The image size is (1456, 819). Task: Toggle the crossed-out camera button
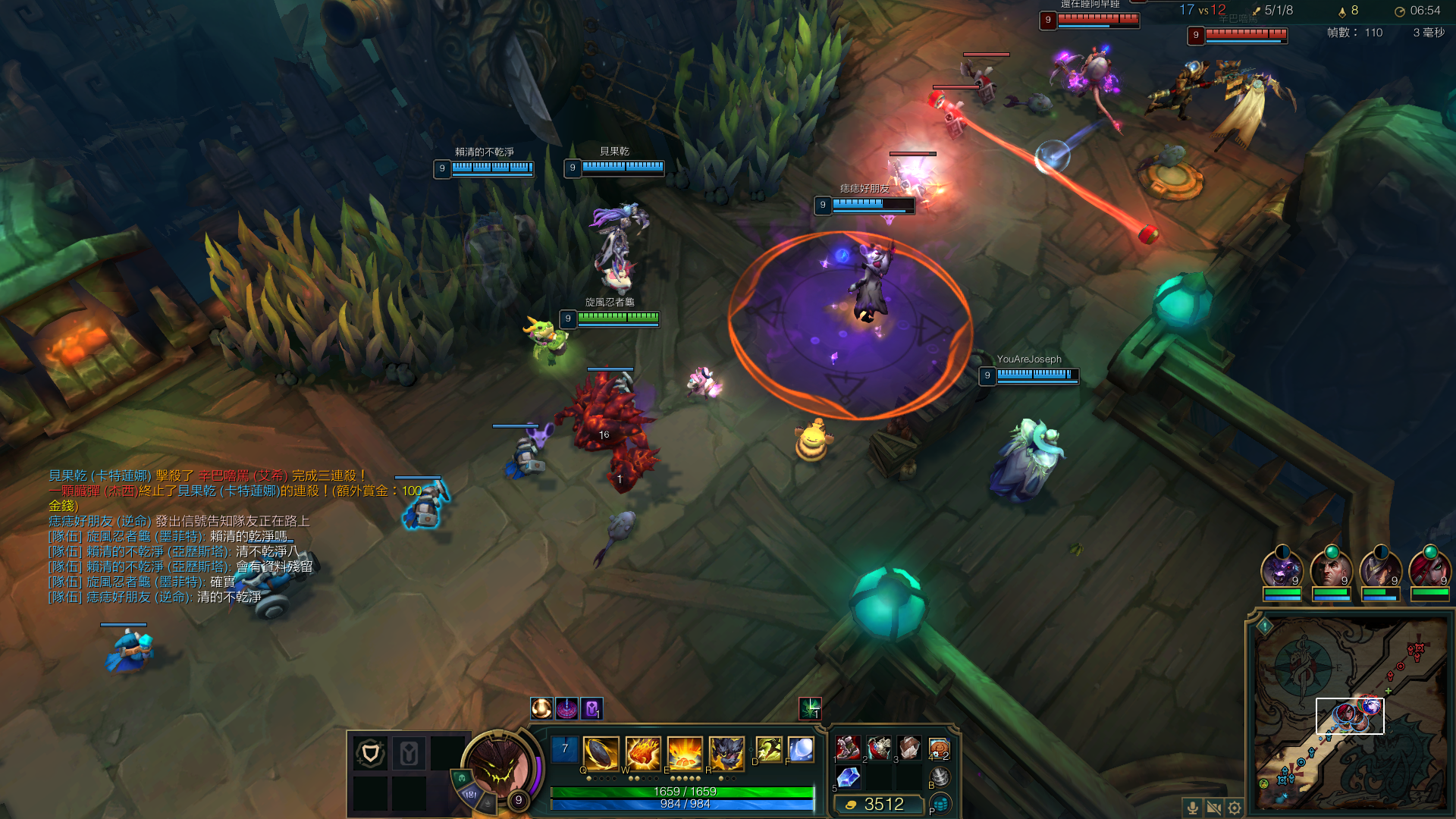1213,808
